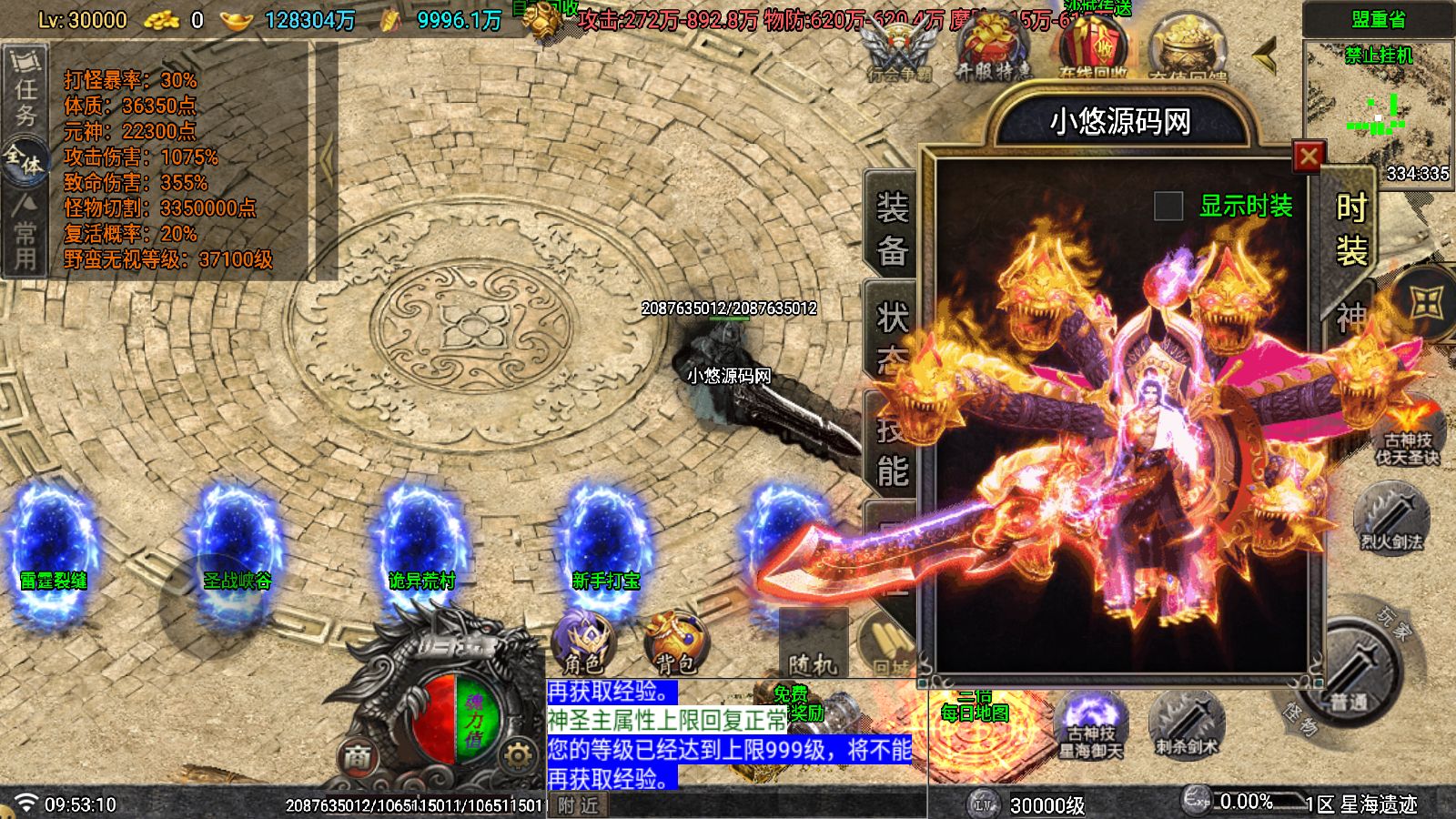Cast the 刺杀剑术 skill
The image size is (1456, 819).
coord(1187,725)
